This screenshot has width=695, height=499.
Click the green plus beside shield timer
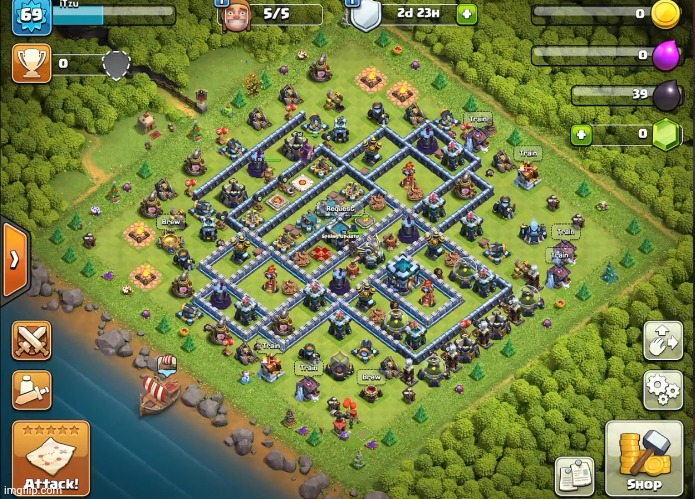pyautogui.click(x=467, y=15)
